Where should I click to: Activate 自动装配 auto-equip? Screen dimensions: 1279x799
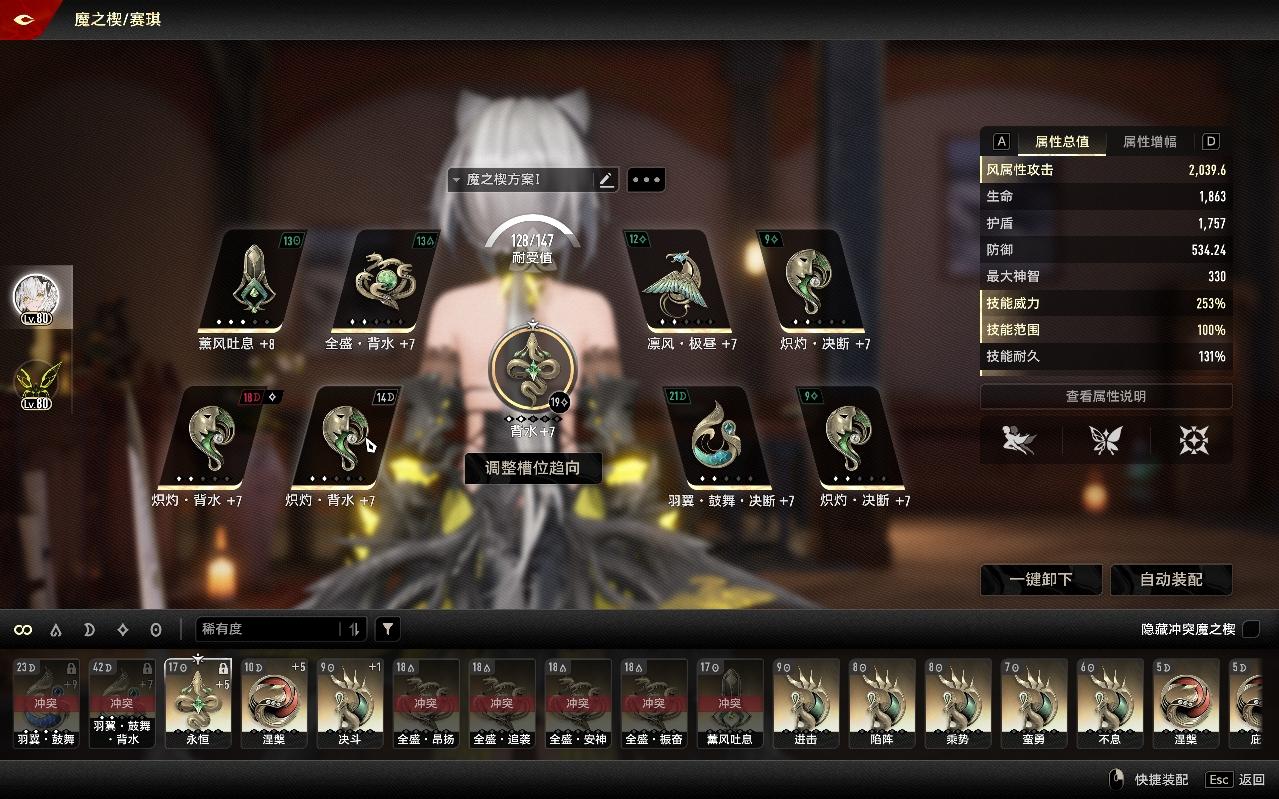click(x=1171, y=580)
